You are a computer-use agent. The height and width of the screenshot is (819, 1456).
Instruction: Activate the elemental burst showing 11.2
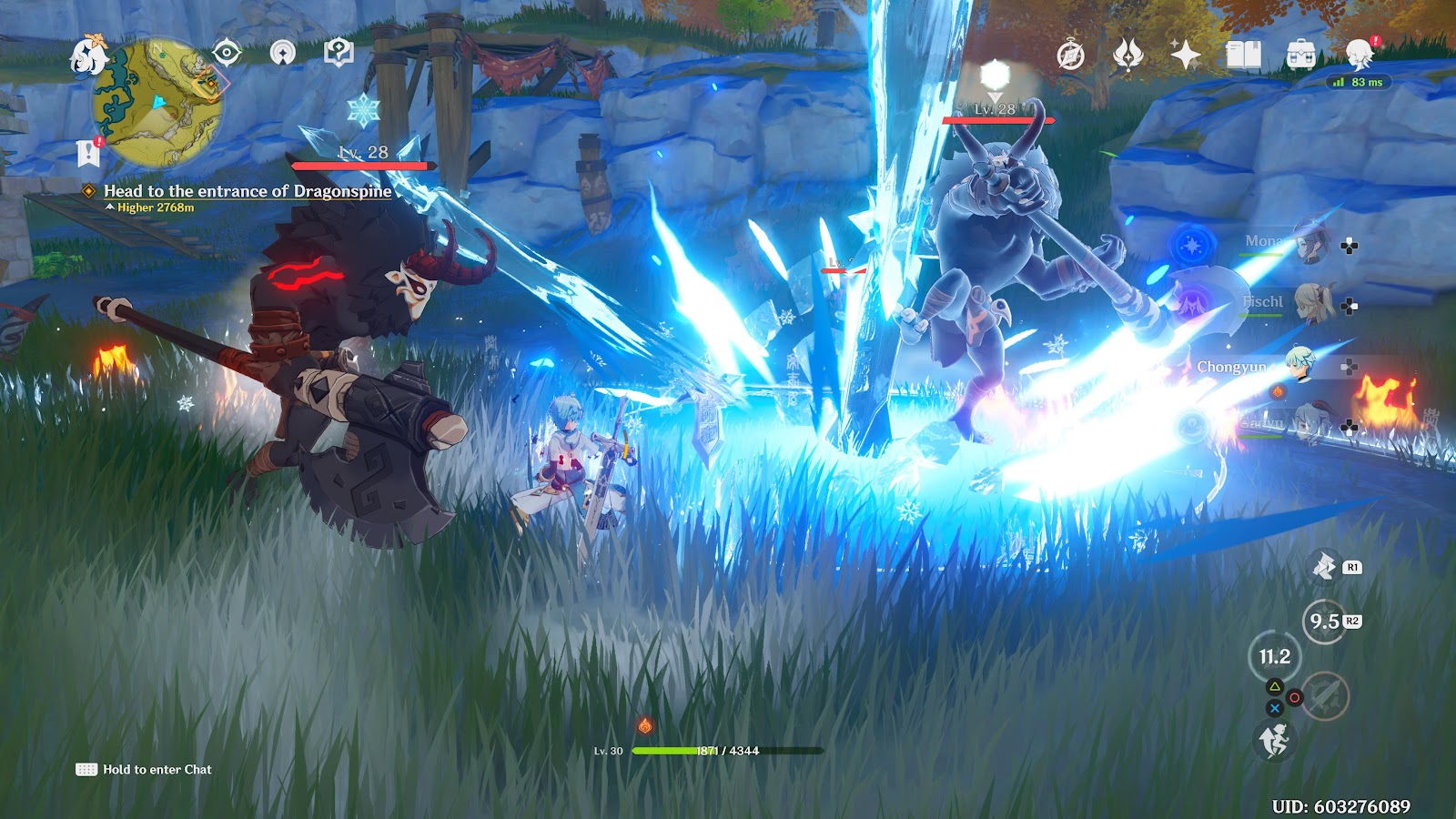click(1274, 656)
